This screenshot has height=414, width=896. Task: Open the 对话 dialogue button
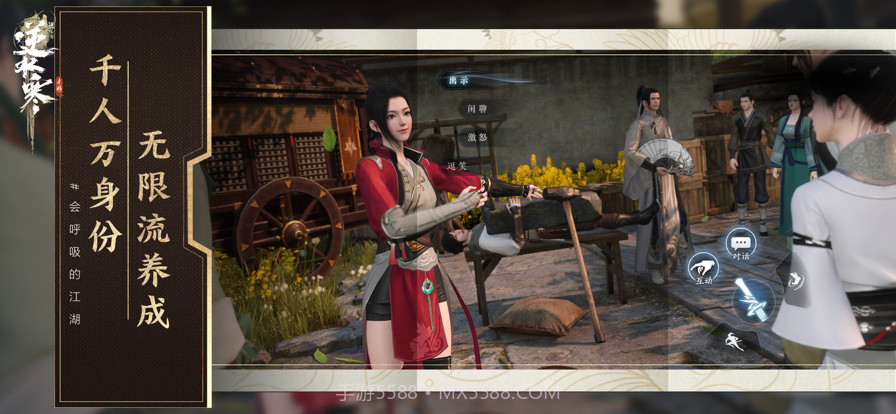[x=740, y=243]
